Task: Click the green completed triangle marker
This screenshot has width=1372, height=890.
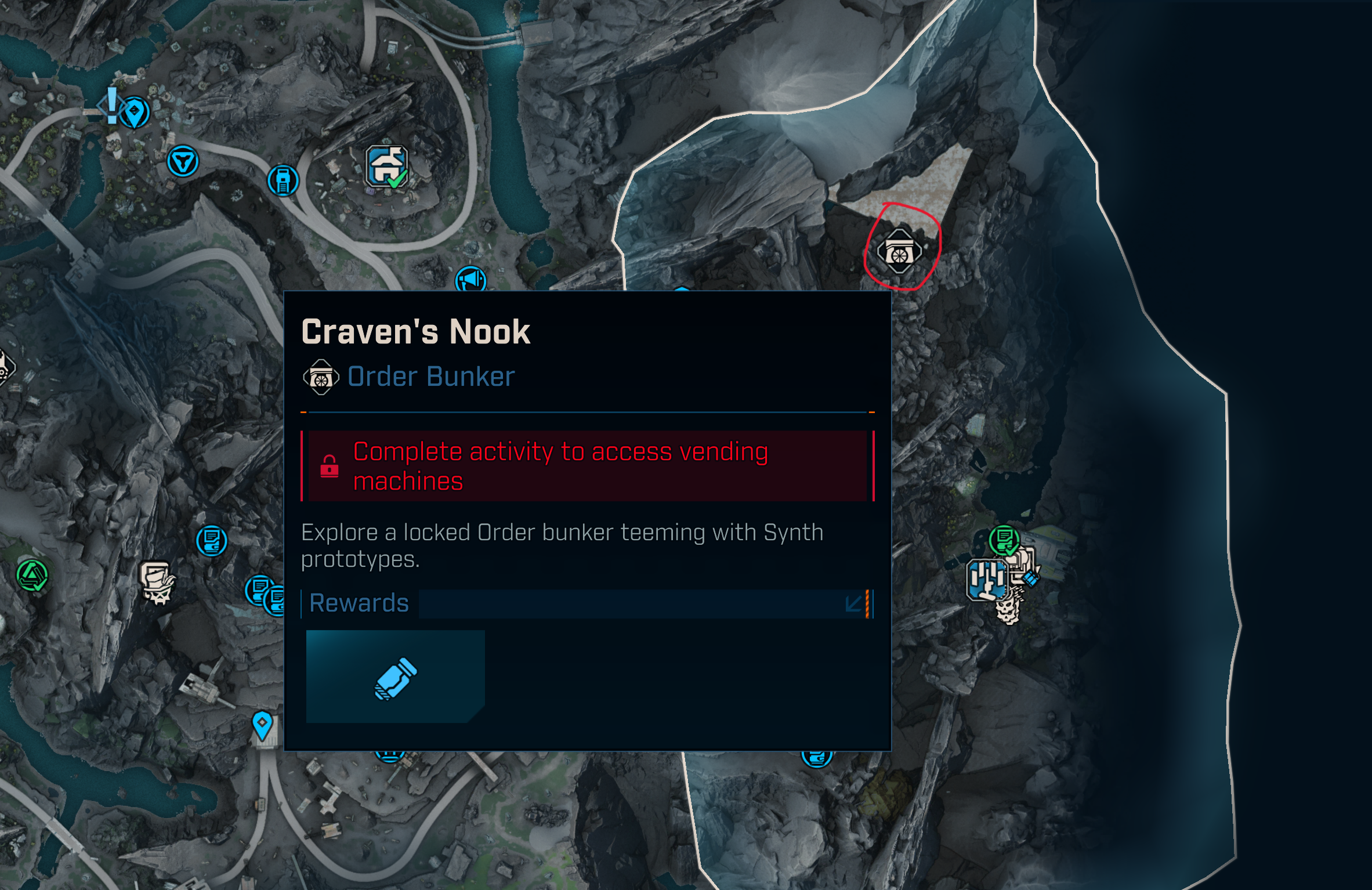Action: coord(32,576)
